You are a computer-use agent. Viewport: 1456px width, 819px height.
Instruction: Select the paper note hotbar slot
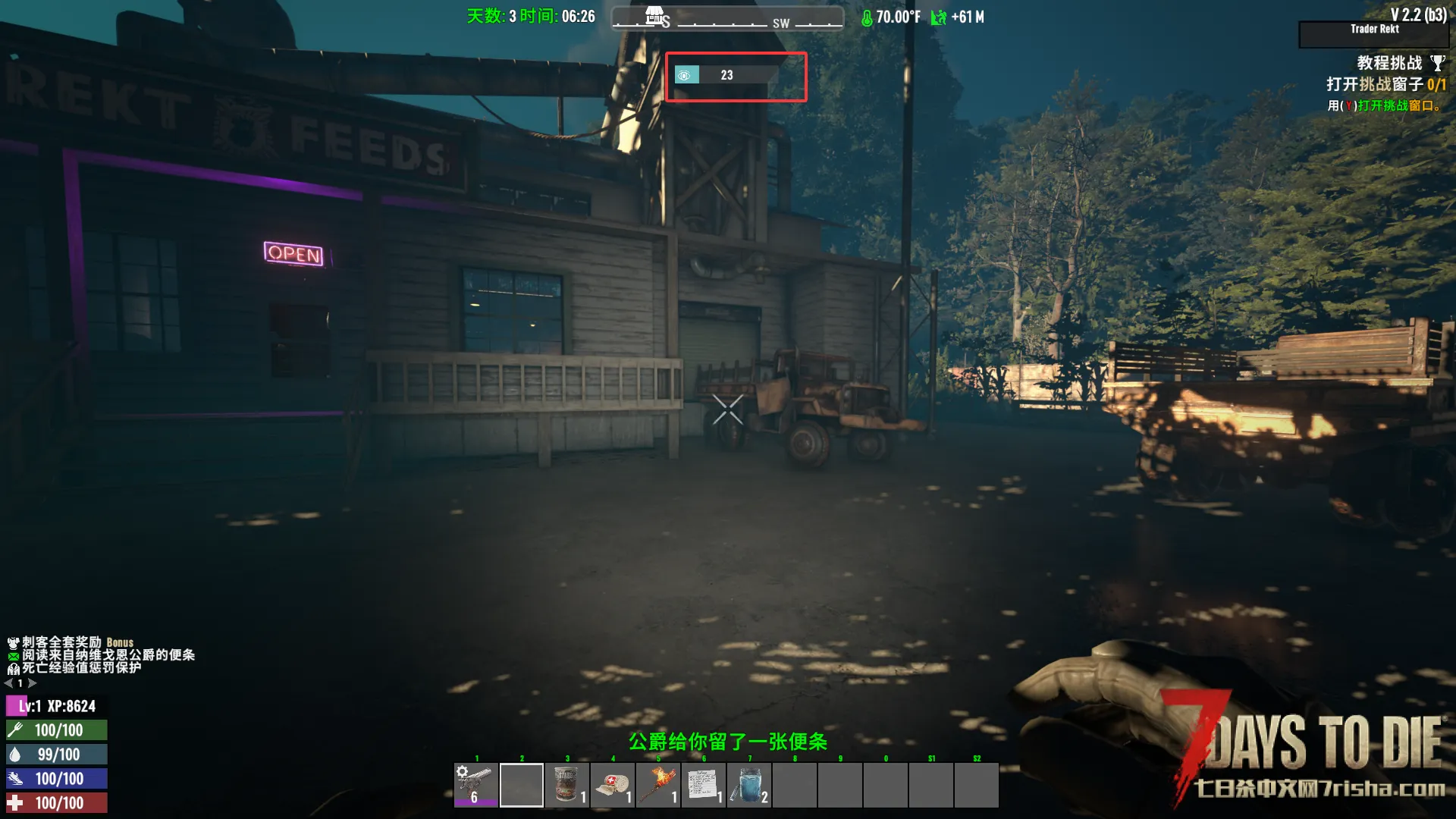(704, 785)
